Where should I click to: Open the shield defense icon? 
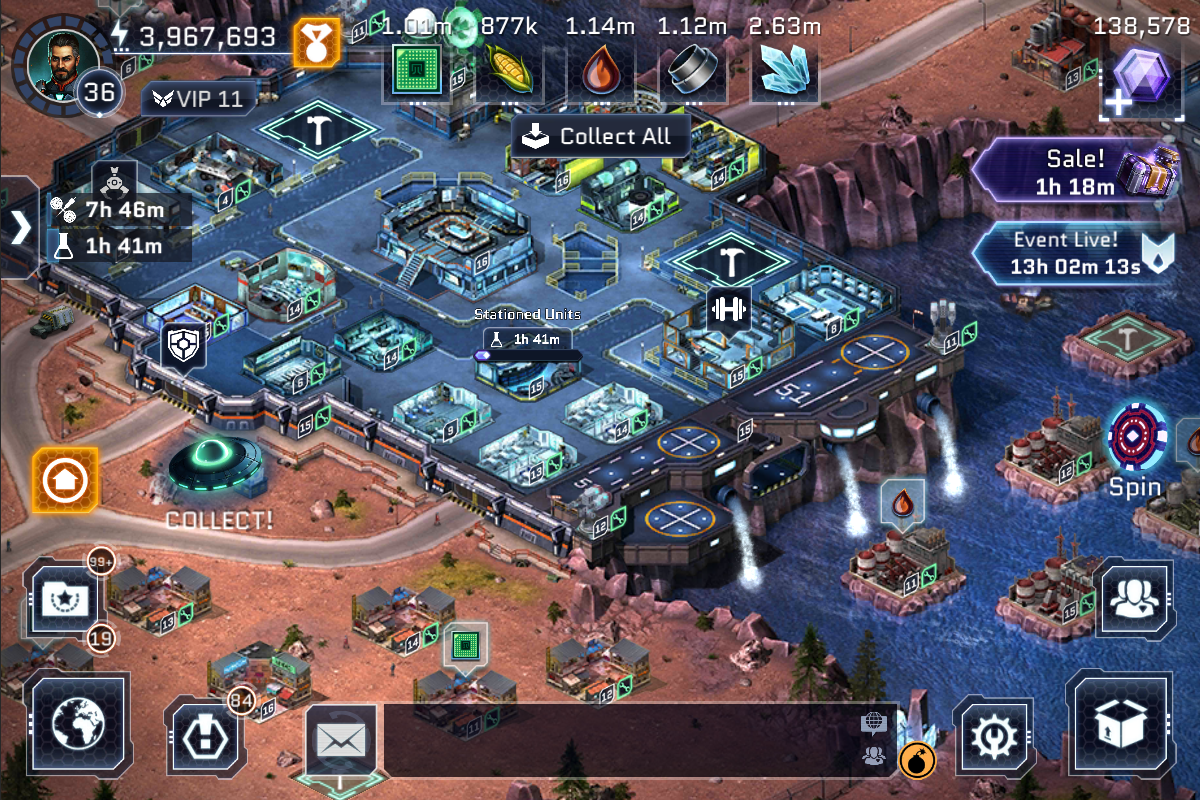click(x=185, y=347)
